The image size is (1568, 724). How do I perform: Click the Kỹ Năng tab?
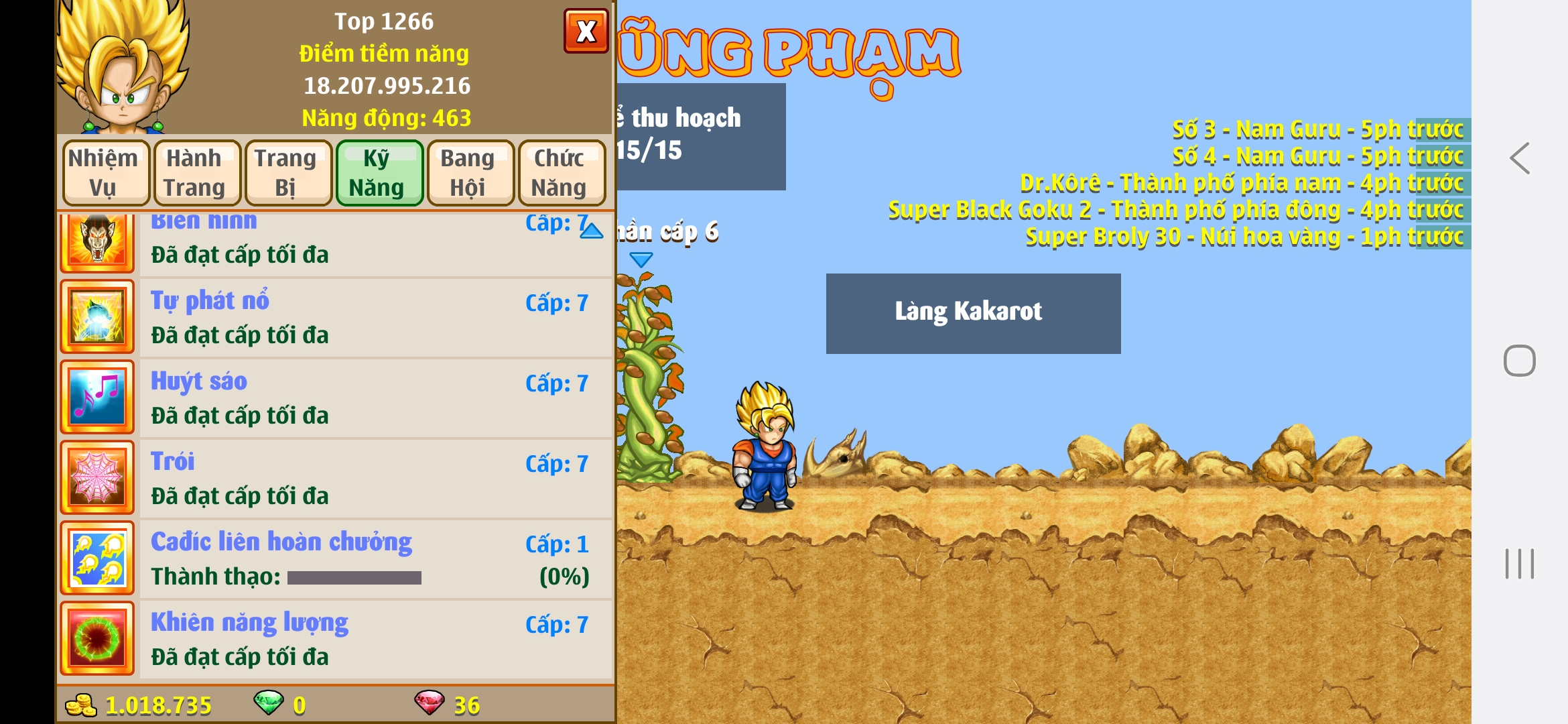point(377,173)
